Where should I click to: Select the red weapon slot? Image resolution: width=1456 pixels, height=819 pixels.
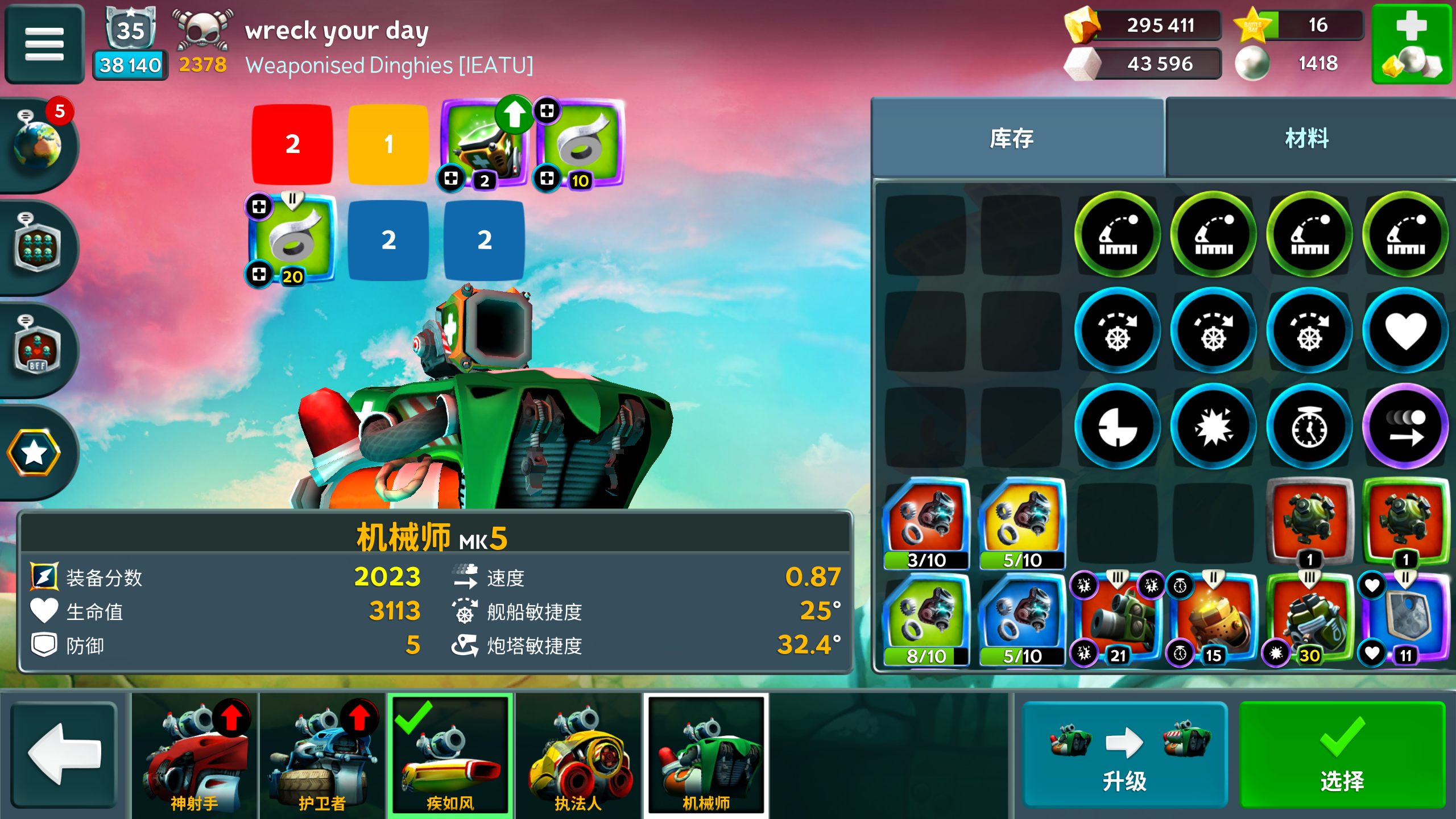pos(292,144)
